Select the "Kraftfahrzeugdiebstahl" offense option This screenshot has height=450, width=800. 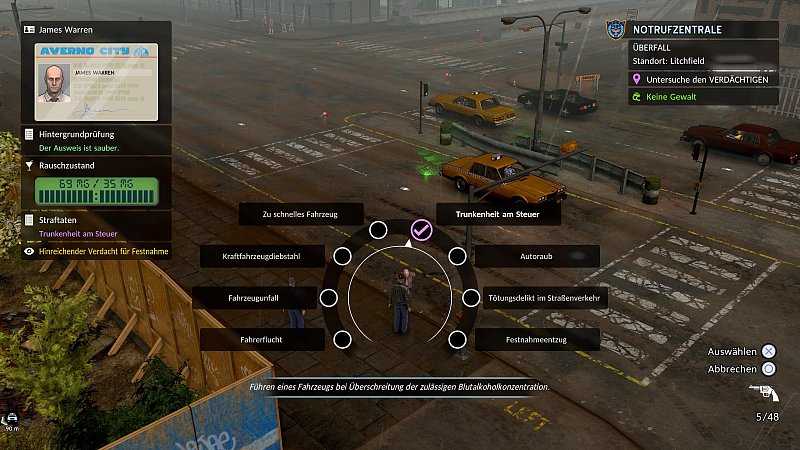(263, 257)
